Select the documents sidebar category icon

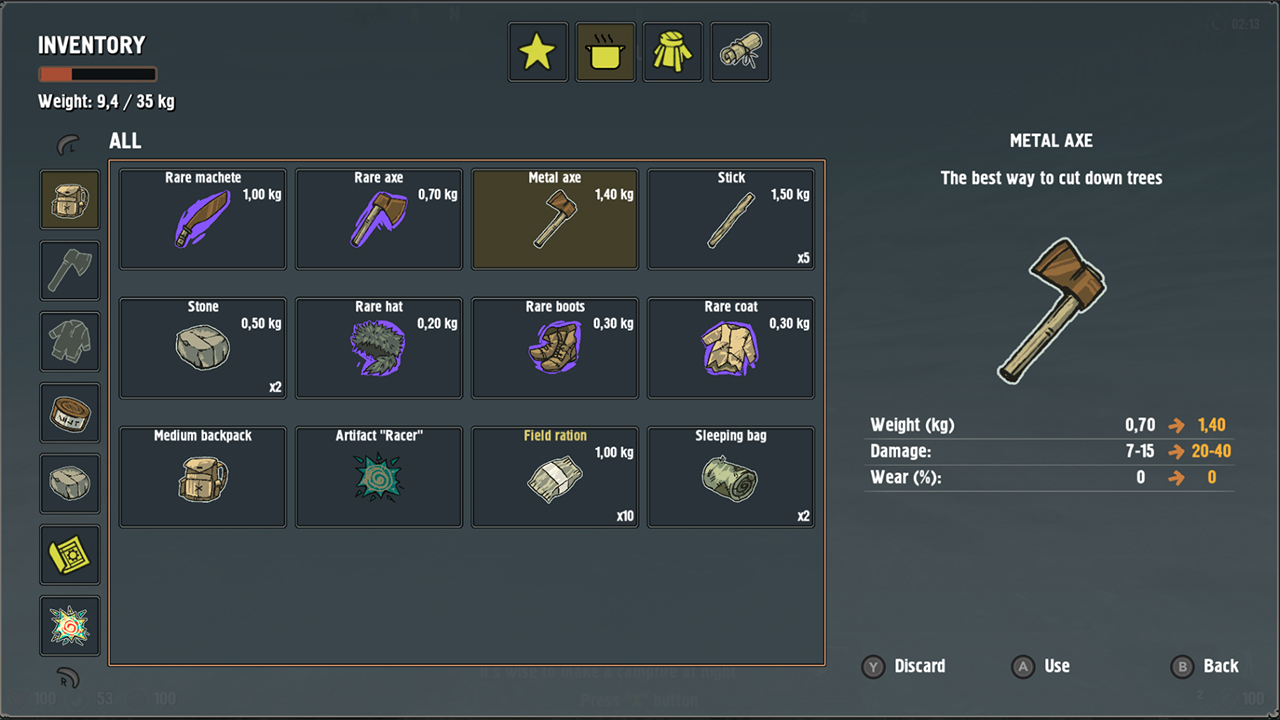(x=69, y=554)
